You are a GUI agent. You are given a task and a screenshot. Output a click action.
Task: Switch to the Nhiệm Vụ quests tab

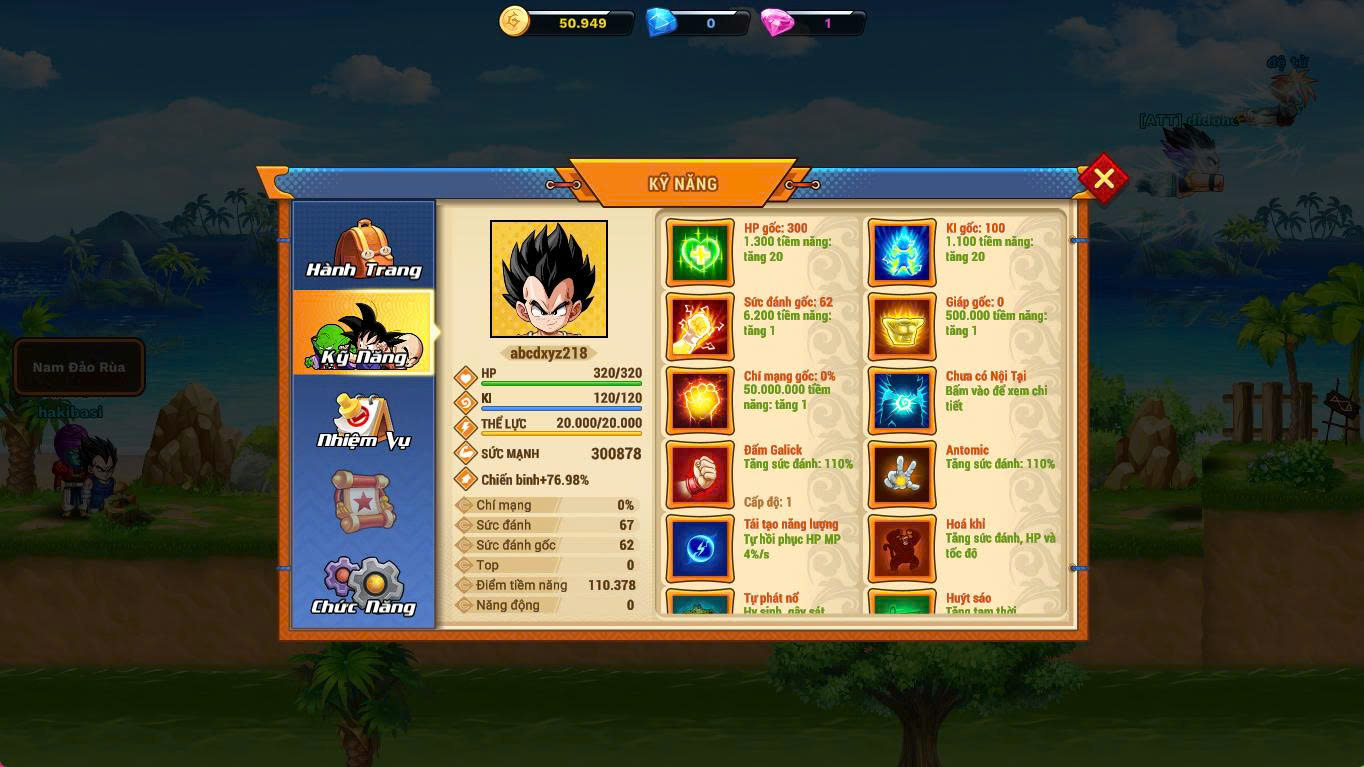point(363,420)
